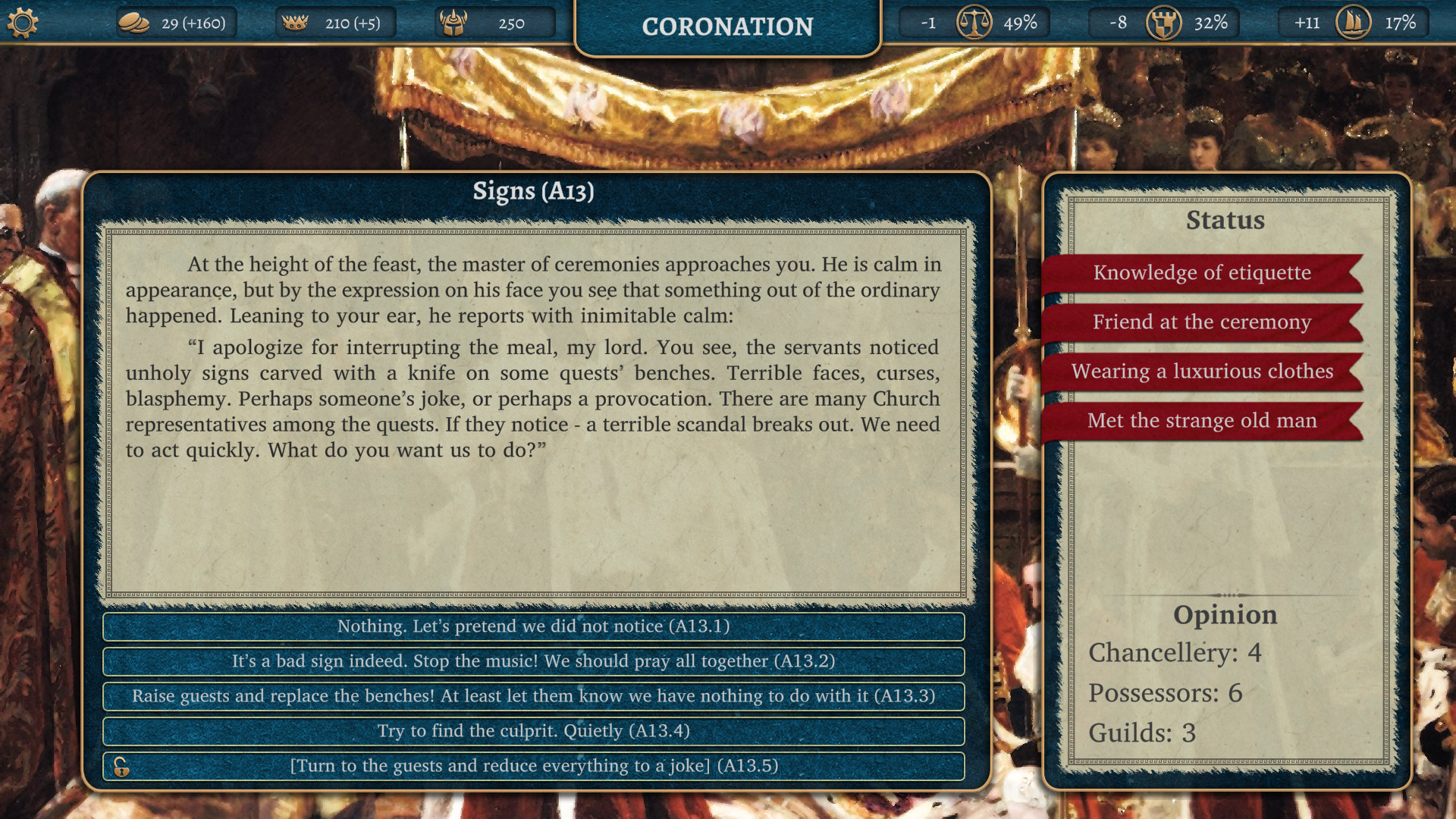Expand the Wearing a luxurious clothes banner

pos(1202,372)
